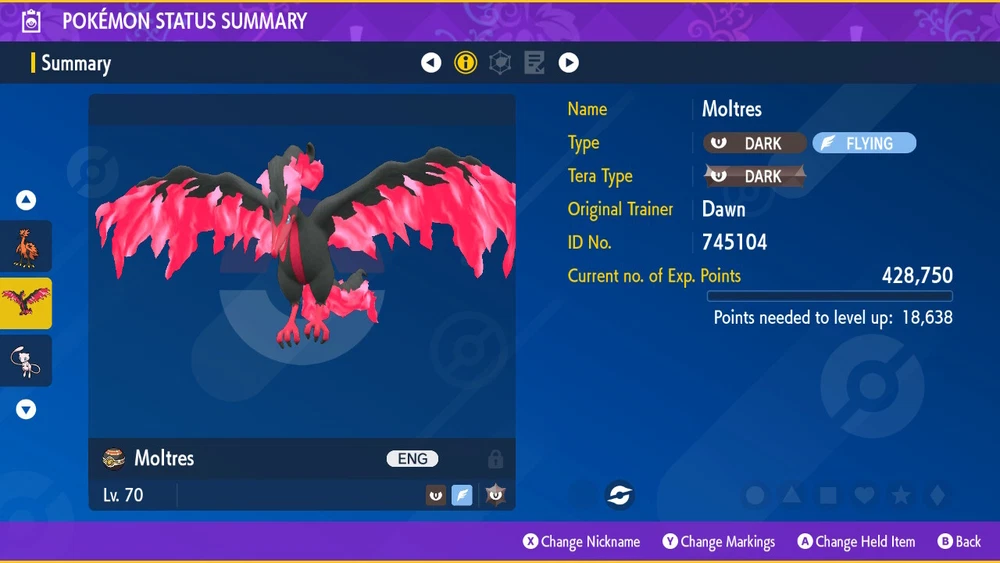Select the info summary tab icon
The width and height of the screenshot is (1000, 563).
[465, 63]
